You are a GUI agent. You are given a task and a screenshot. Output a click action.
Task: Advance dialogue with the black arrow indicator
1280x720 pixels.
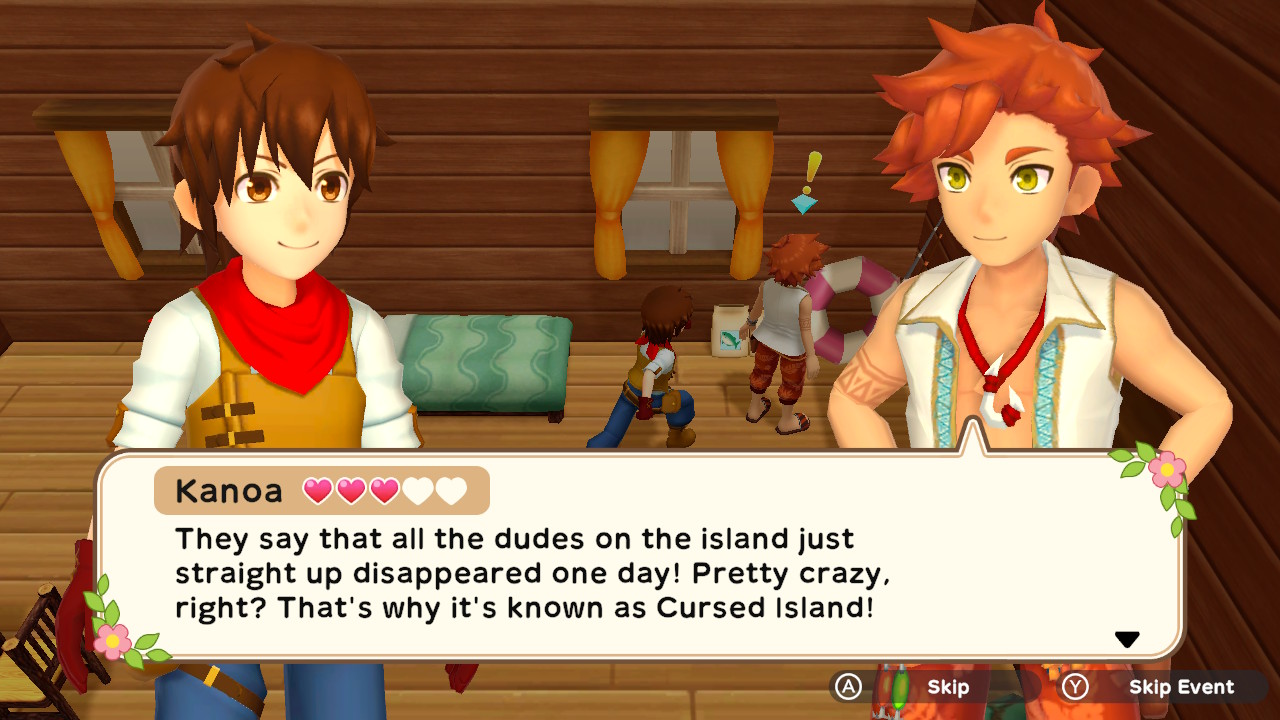pyautogui.click(x=1127, y=640)
